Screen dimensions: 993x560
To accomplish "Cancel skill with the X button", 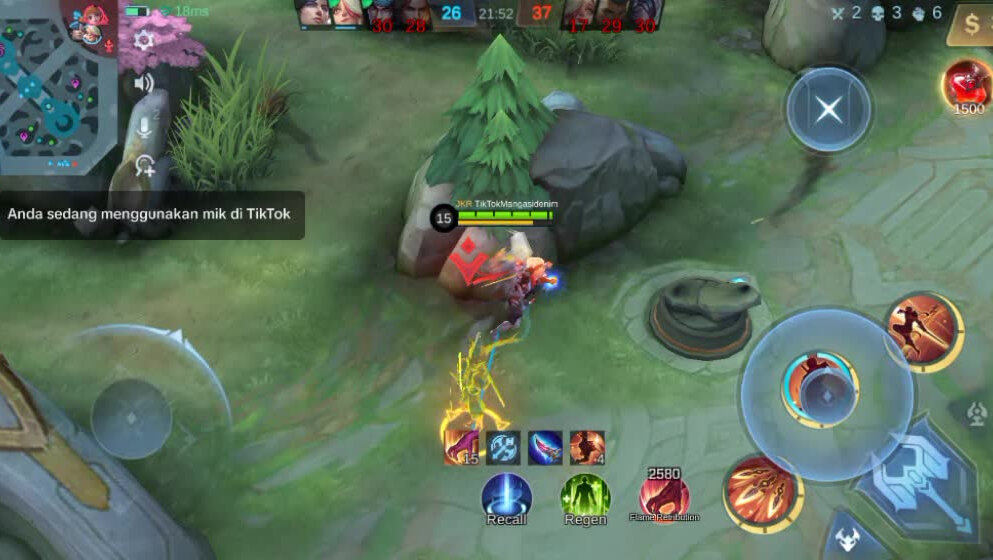I will tap(828, 109).
